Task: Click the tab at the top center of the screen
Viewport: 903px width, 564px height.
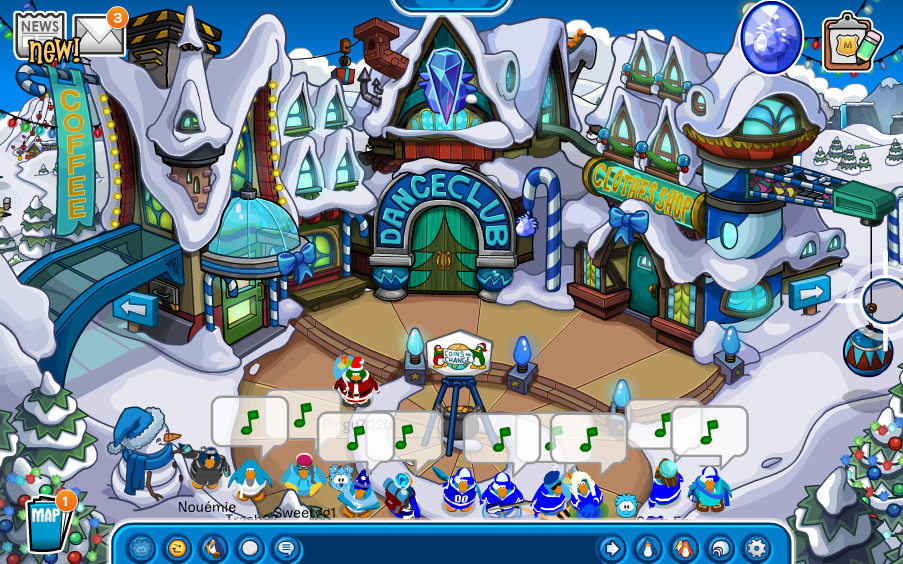Action: [x=450, y=5]
